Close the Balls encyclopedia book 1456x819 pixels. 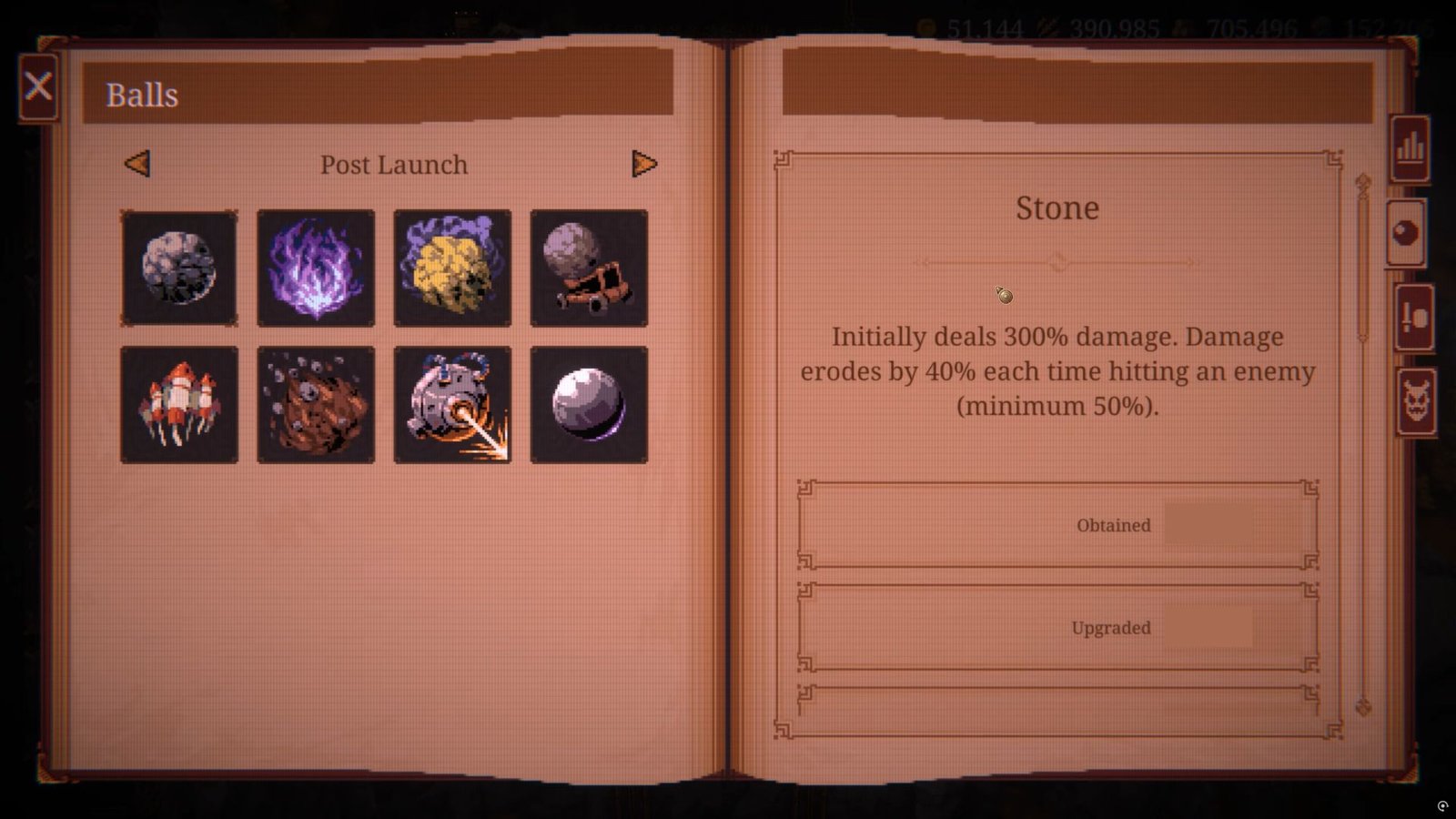tap(38, 87)
